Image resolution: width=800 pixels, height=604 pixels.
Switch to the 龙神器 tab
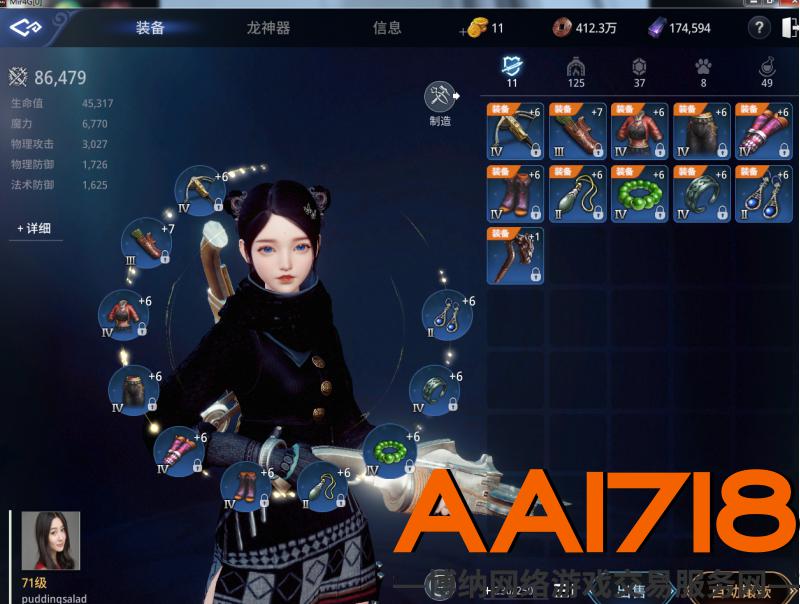click(268, 28)
